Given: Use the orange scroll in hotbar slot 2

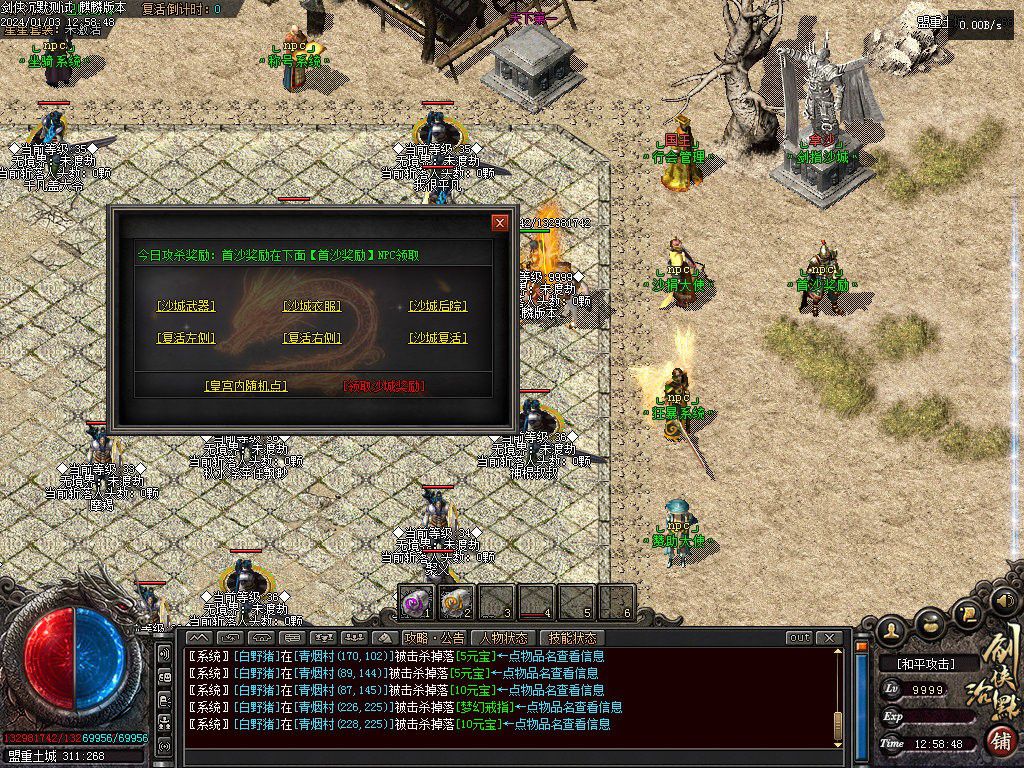Looking at the screenshot, I should (455, 602).
